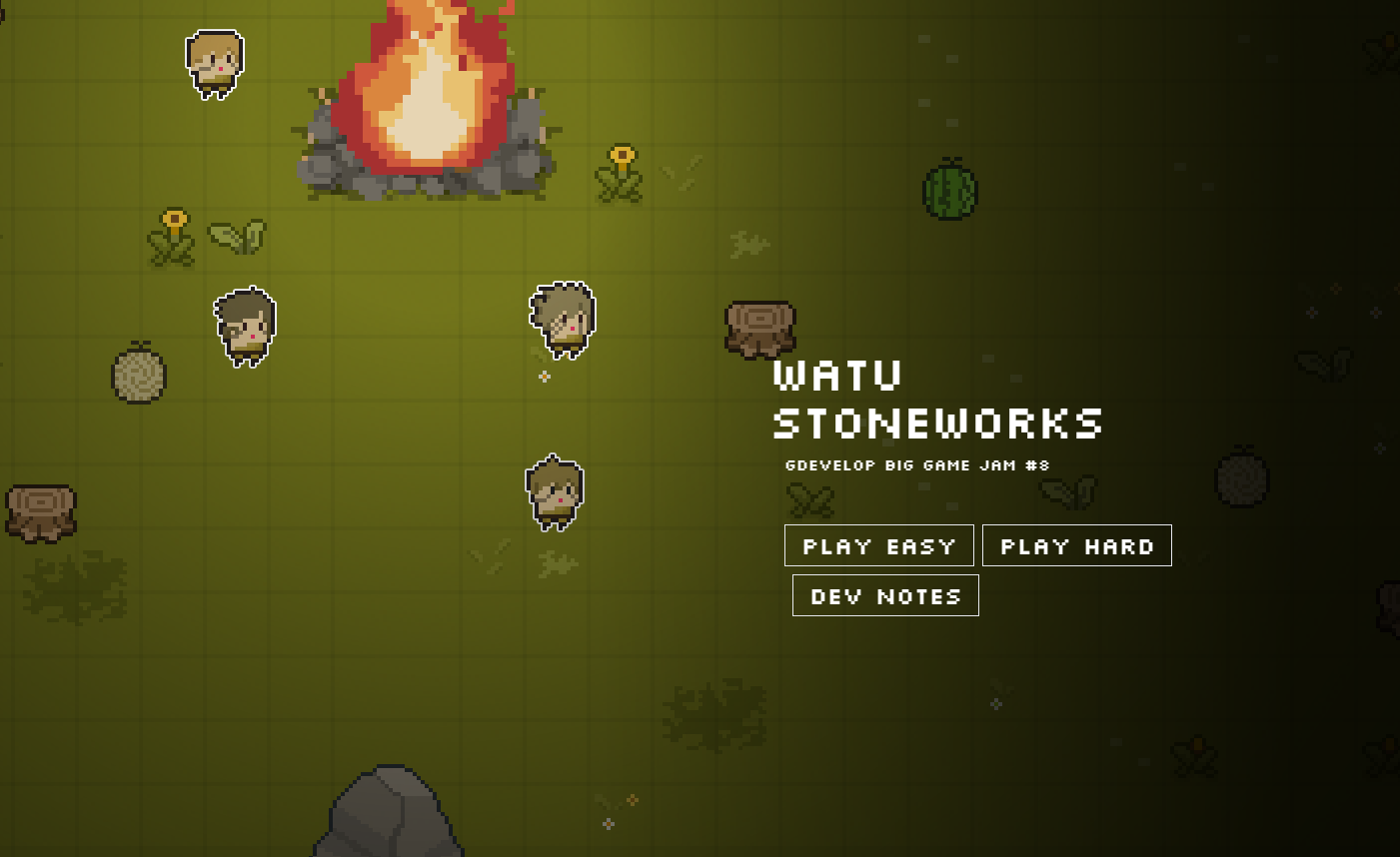
Task: Select the villager beside the small sparkle
Action: [561, 320]
